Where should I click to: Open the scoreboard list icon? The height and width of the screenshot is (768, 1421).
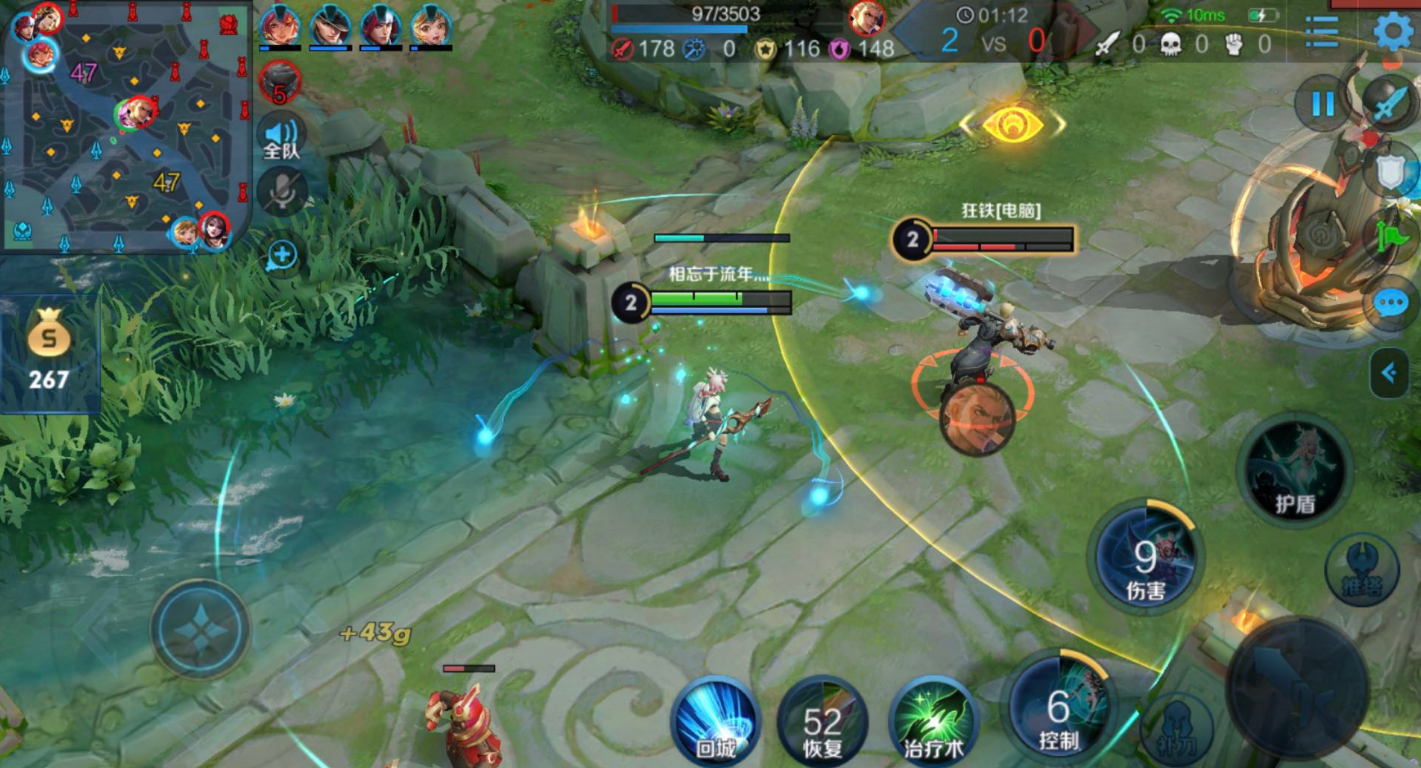click(1321, 32)
